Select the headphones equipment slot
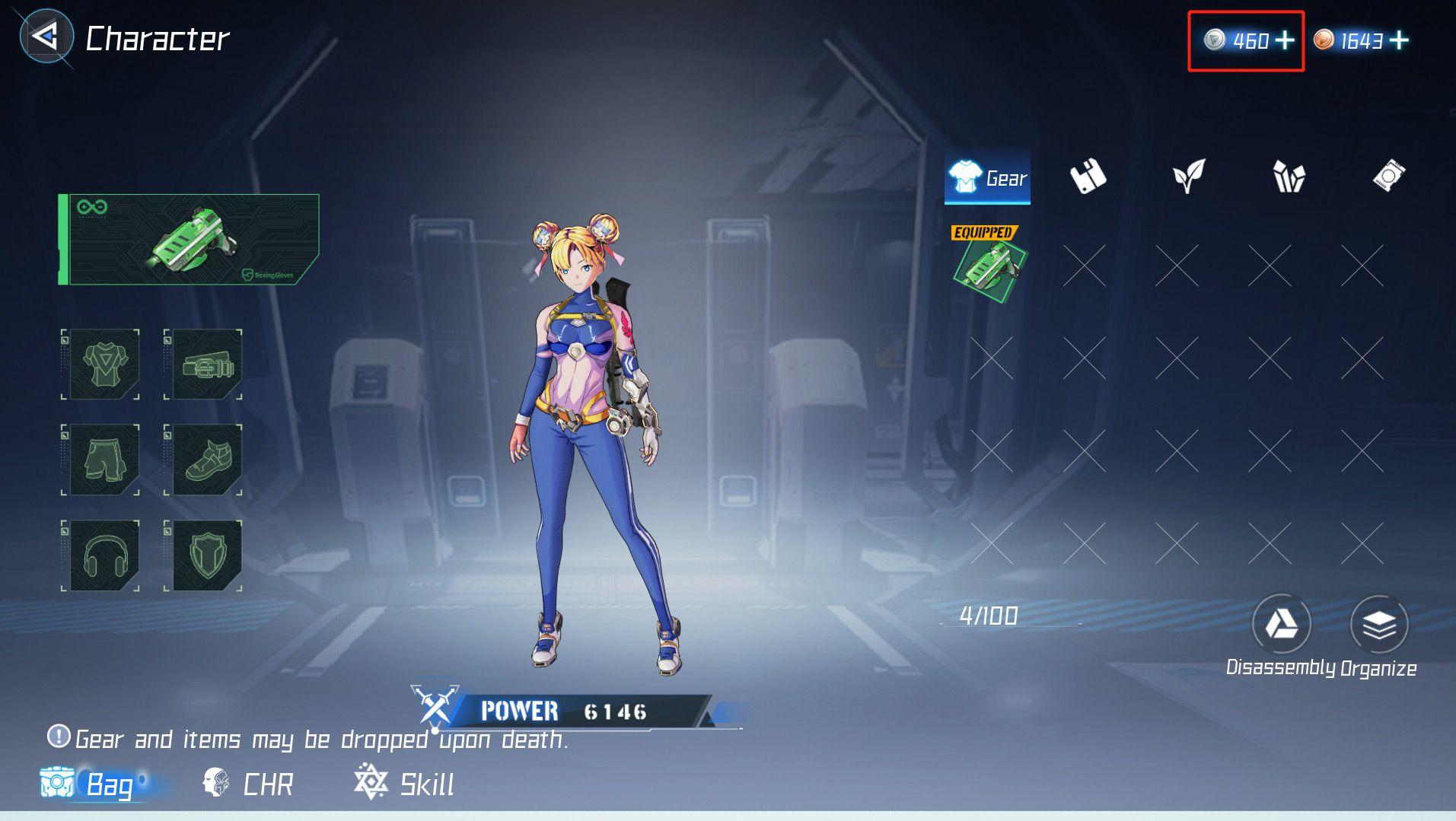Image resolution: width=1456 pixels, height=821 pixels. pyautogui.click(x=102, y=555)
